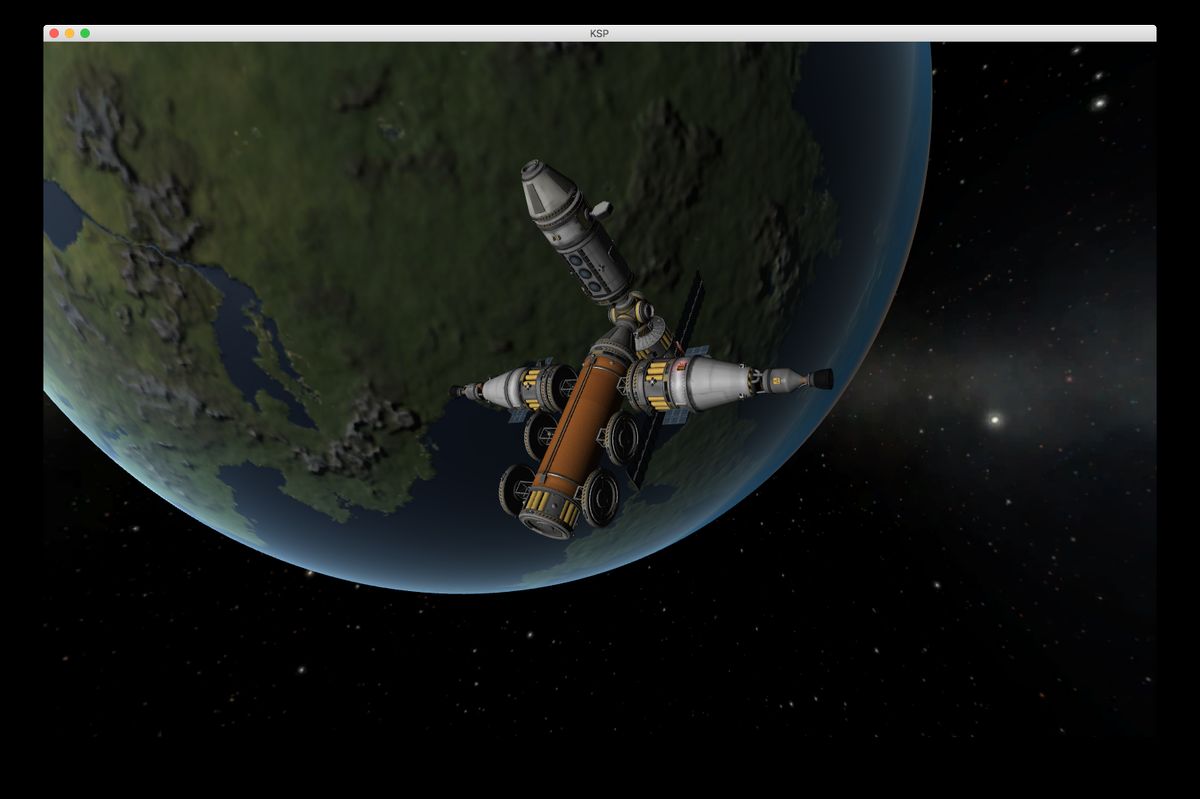Close the KSP window with the red button
Image resolution: width=1200 pixels, height=799 pixels.
click(54, 33)
